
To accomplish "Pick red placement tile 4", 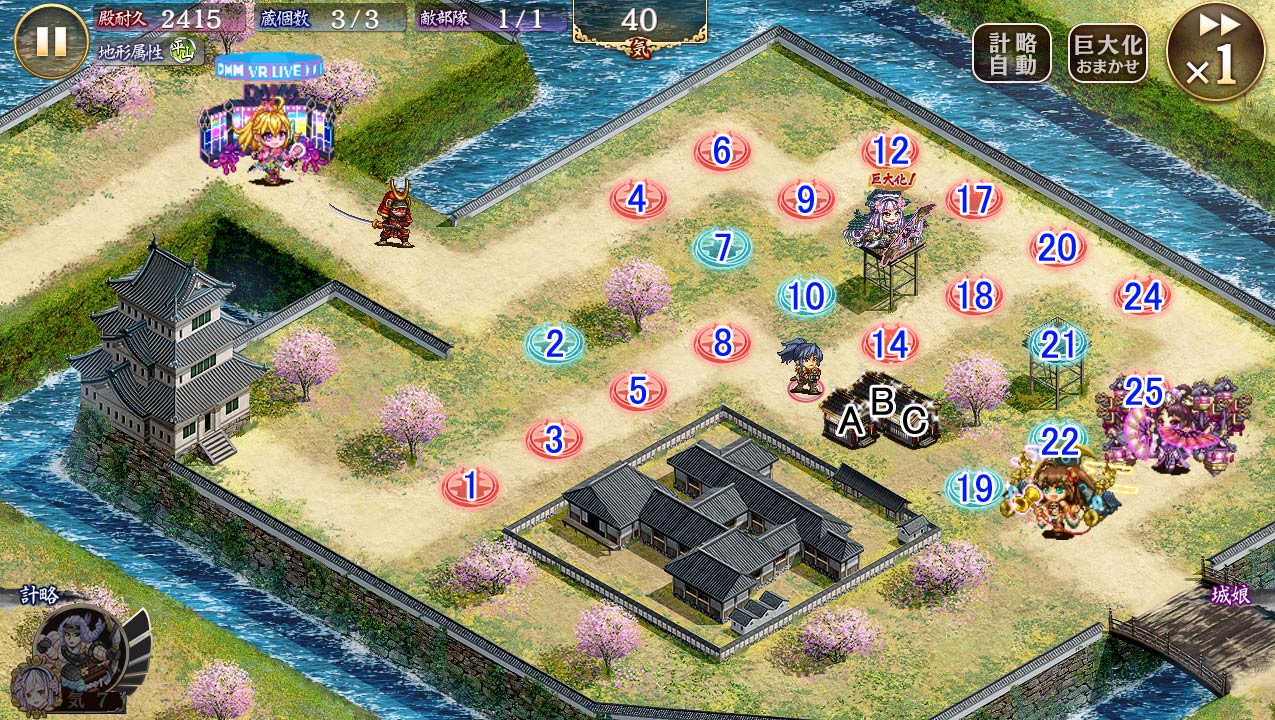I will (x=638, y=200).
